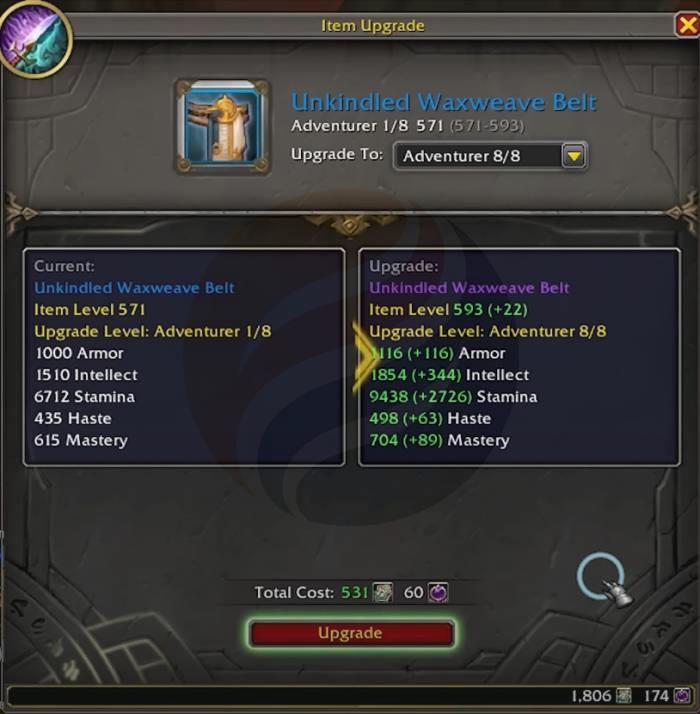Select the Unkindled Waxweave Belt item slot
The height and width of the screenshot is (714, 700).
(x=222, y=126)
